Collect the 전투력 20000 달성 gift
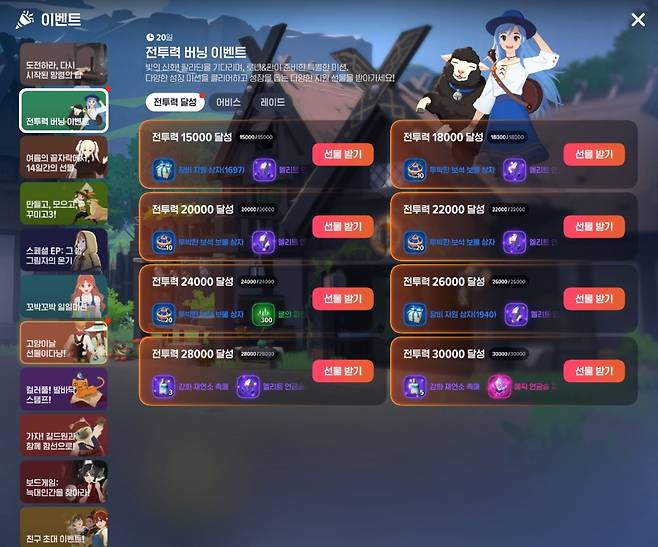The image size is (658, 547). click(344, 226)
